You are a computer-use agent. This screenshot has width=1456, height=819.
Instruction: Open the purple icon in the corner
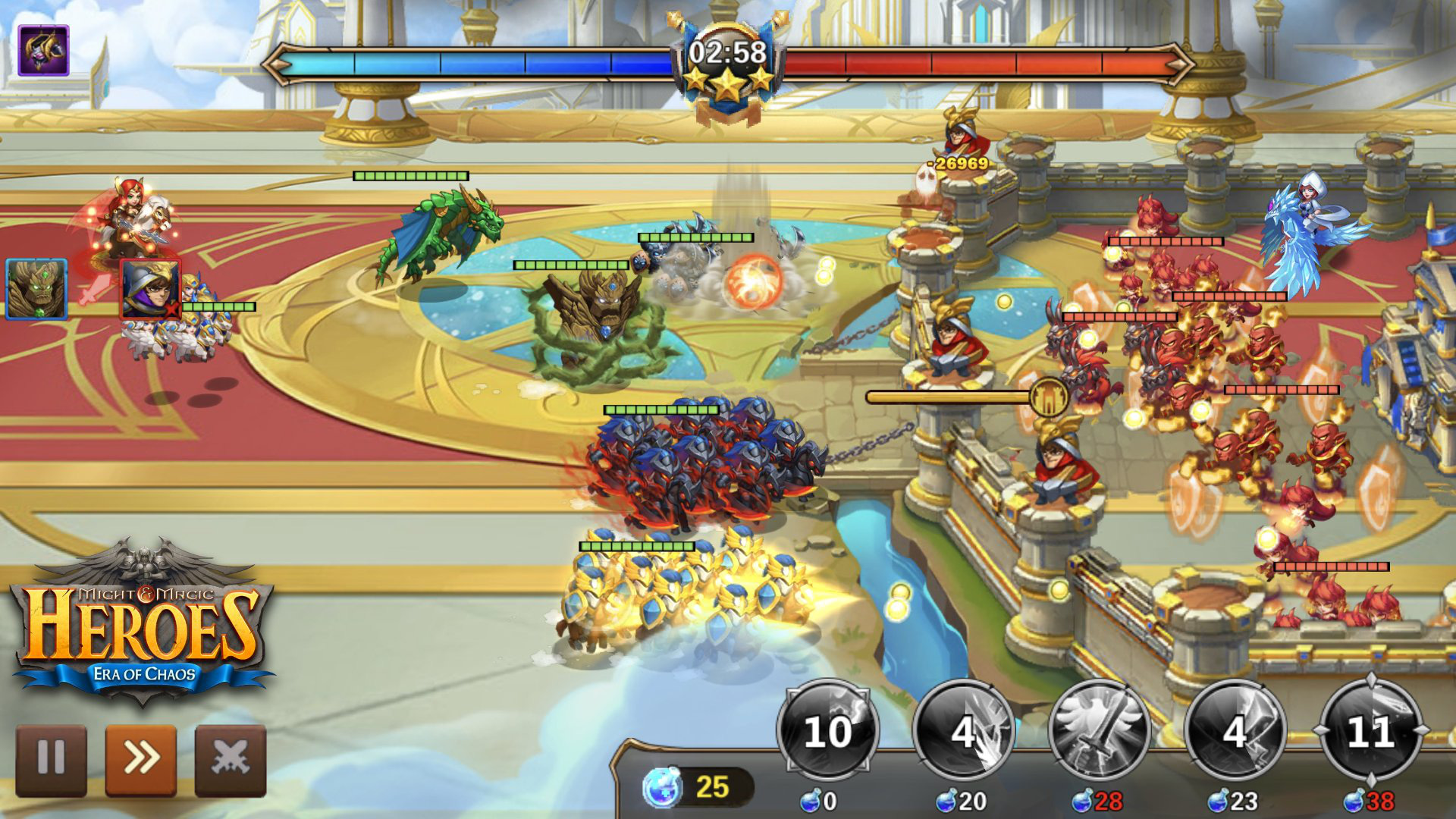coord(43,50)
